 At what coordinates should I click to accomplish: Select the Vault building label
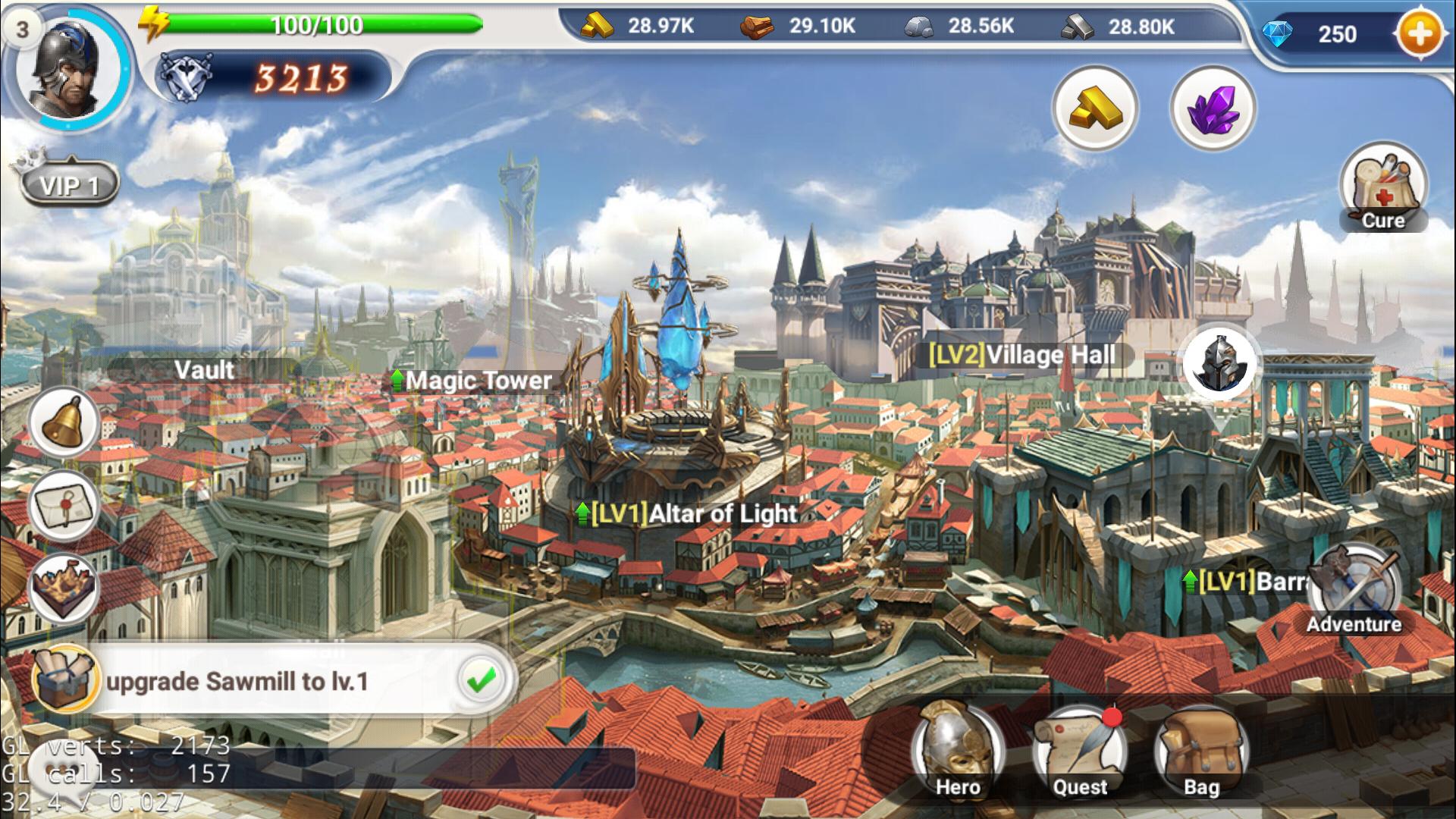pos(204,370)
